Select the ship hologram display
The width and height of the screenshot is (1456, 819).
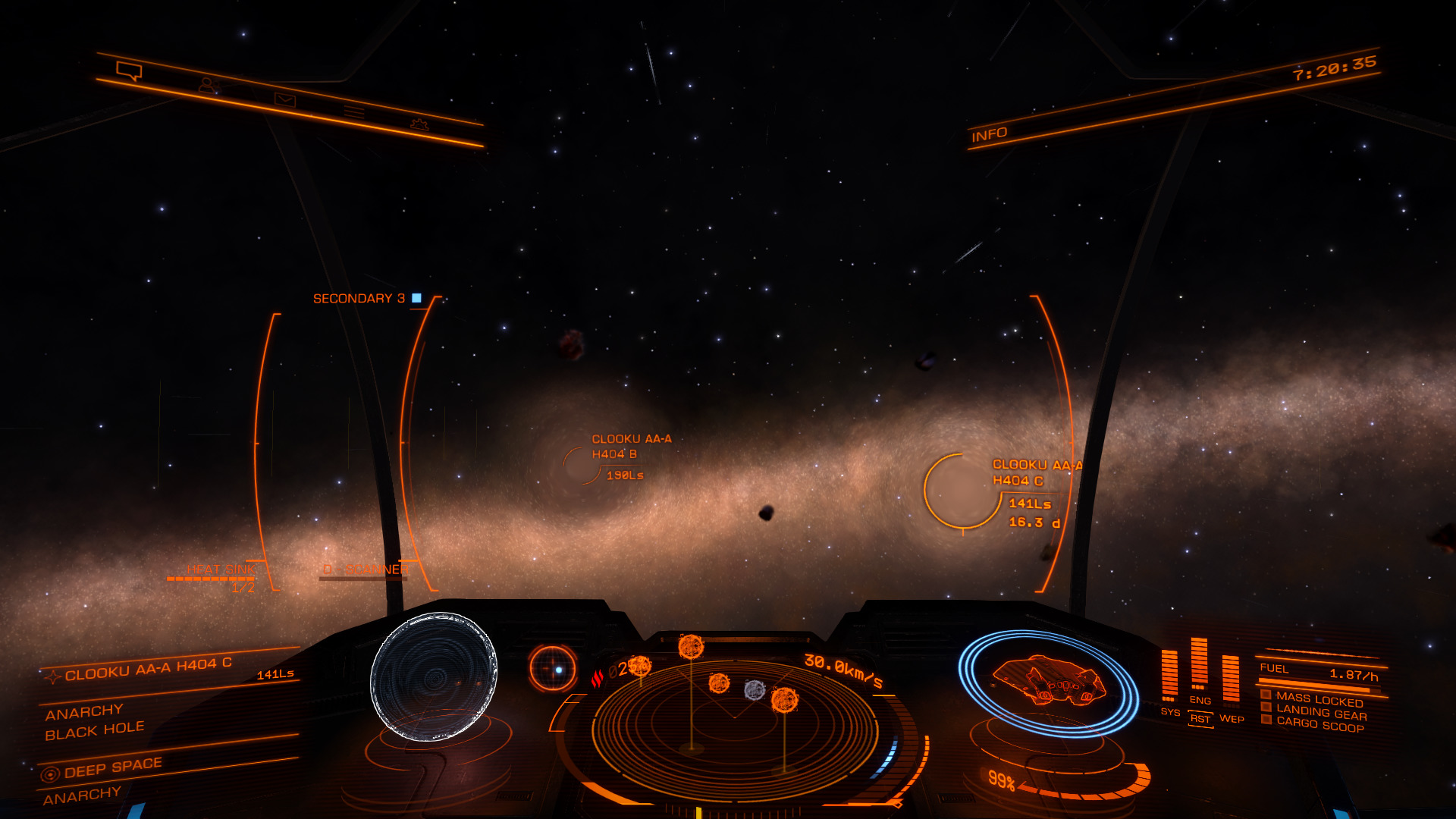click(x=1048, y=682)
